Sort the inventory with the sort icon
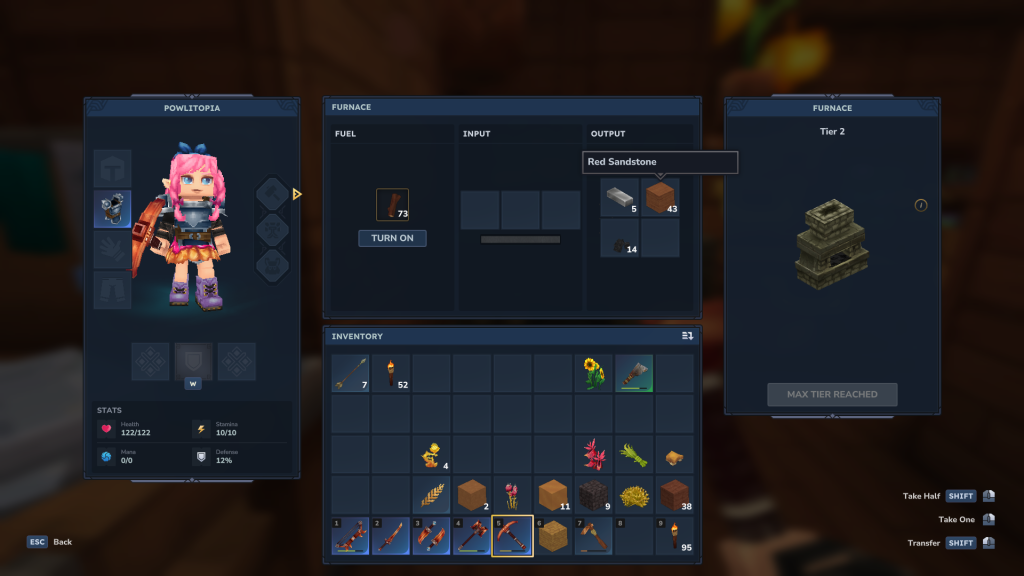 click(x=687, y=336)
